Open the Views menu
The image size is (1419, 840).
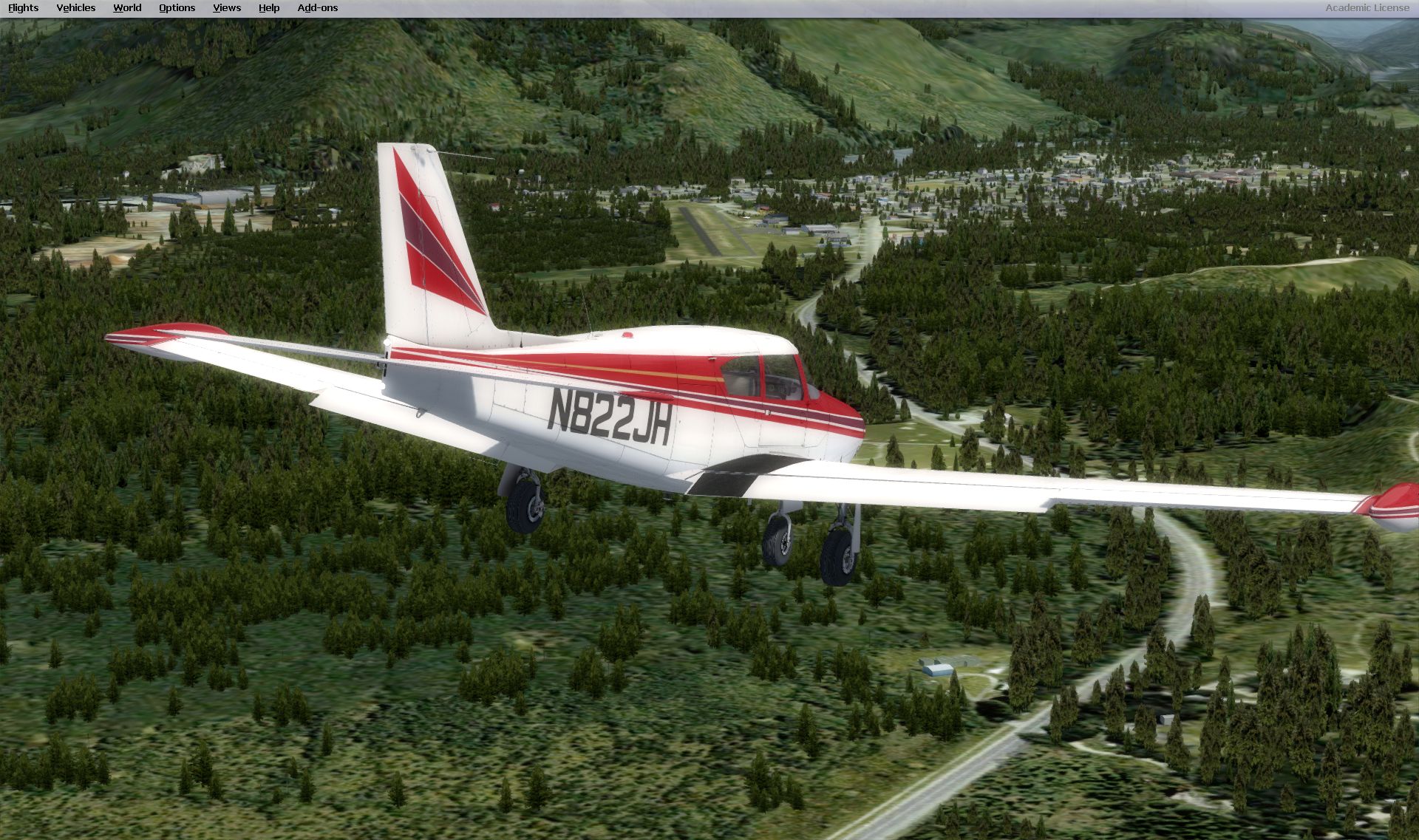[227, 8]
